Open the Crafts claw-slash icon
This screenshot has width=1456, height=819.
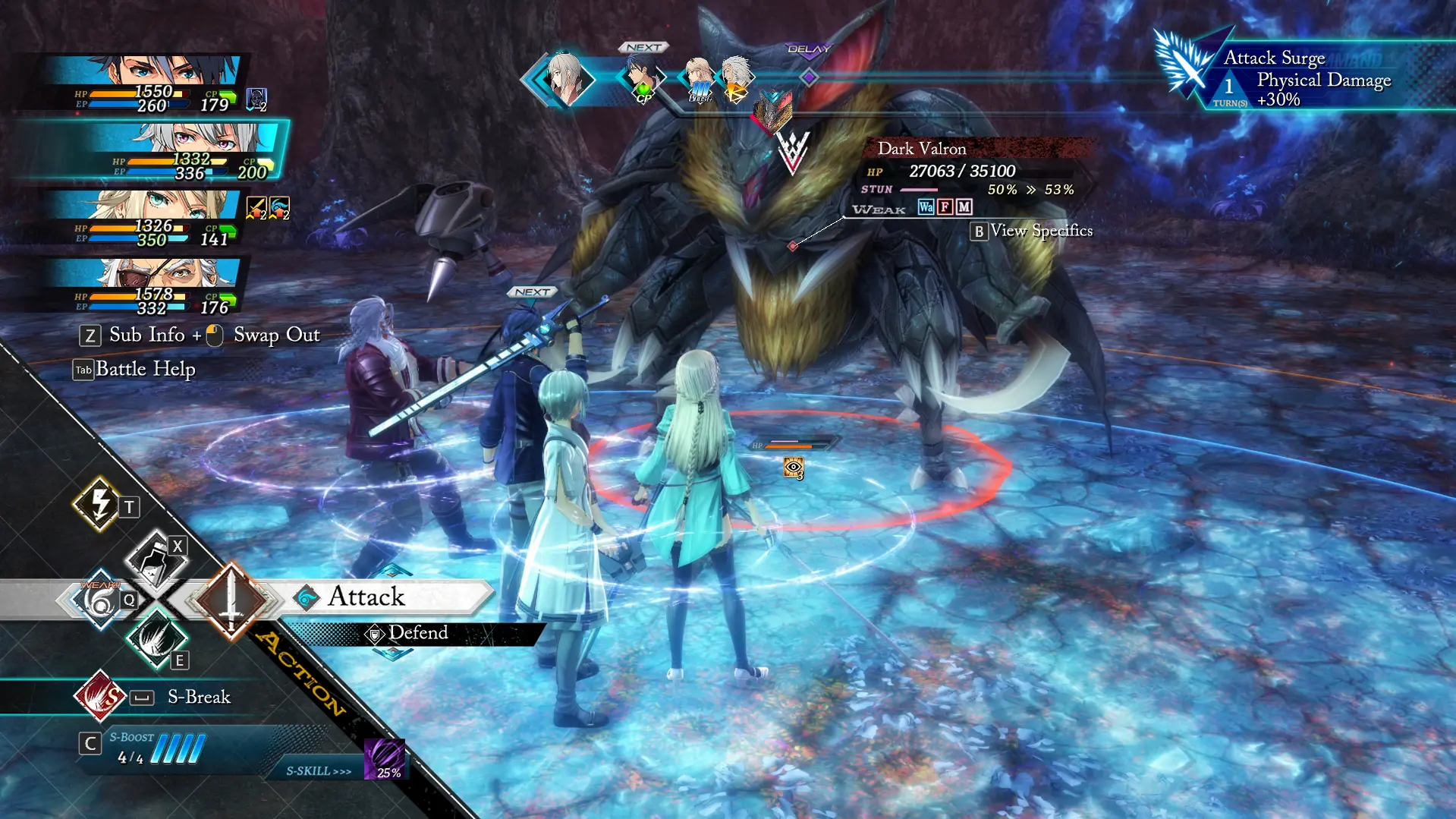[156, 640]
